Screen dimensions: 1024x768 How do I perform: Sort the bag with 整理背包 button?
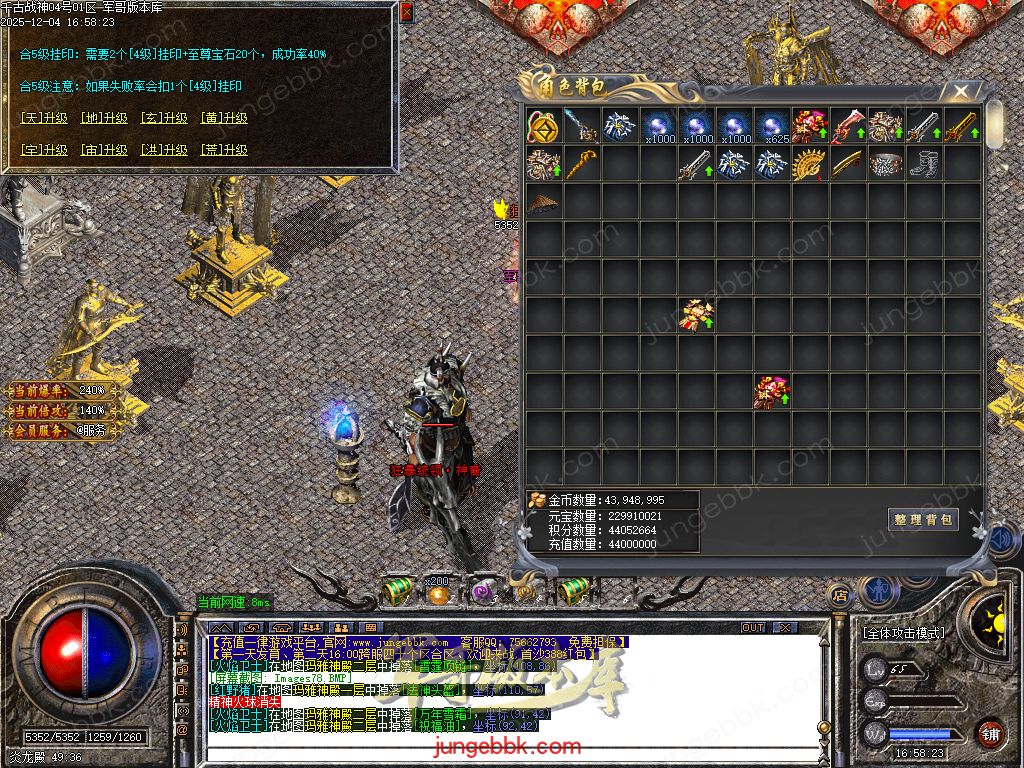923,519
